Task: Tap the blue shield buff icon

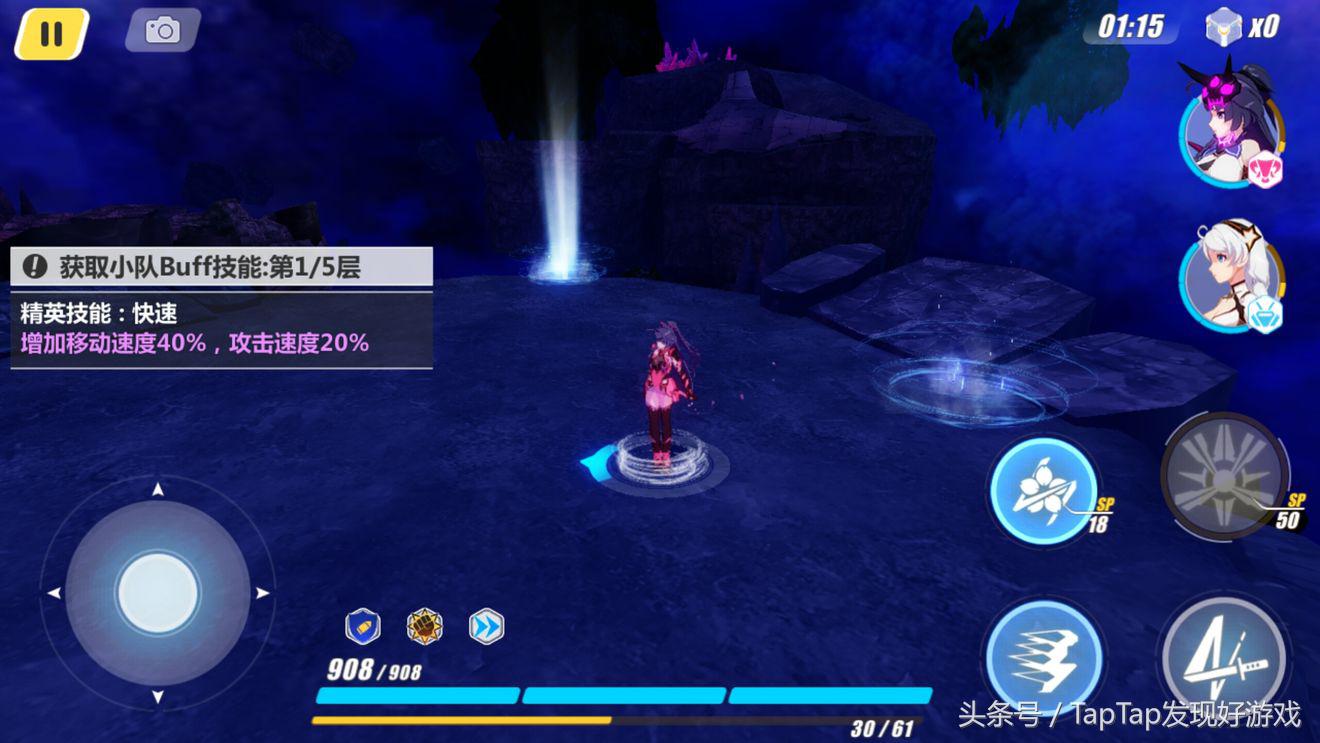Action: point(362,627)
